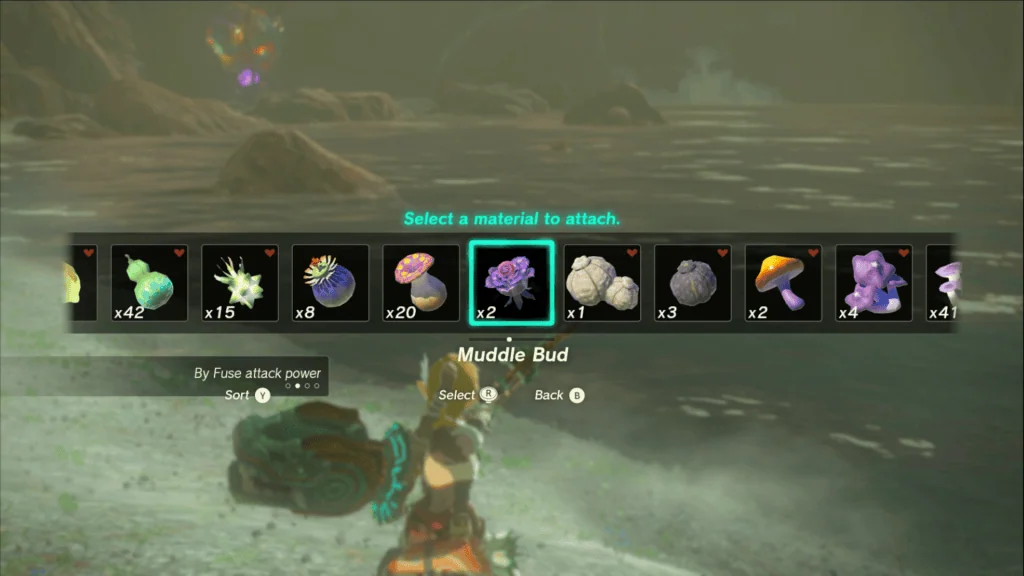Choose the spiky white Dazzlefruit slot
Screen dimensions: 1024x576
[x=240, y=283]
